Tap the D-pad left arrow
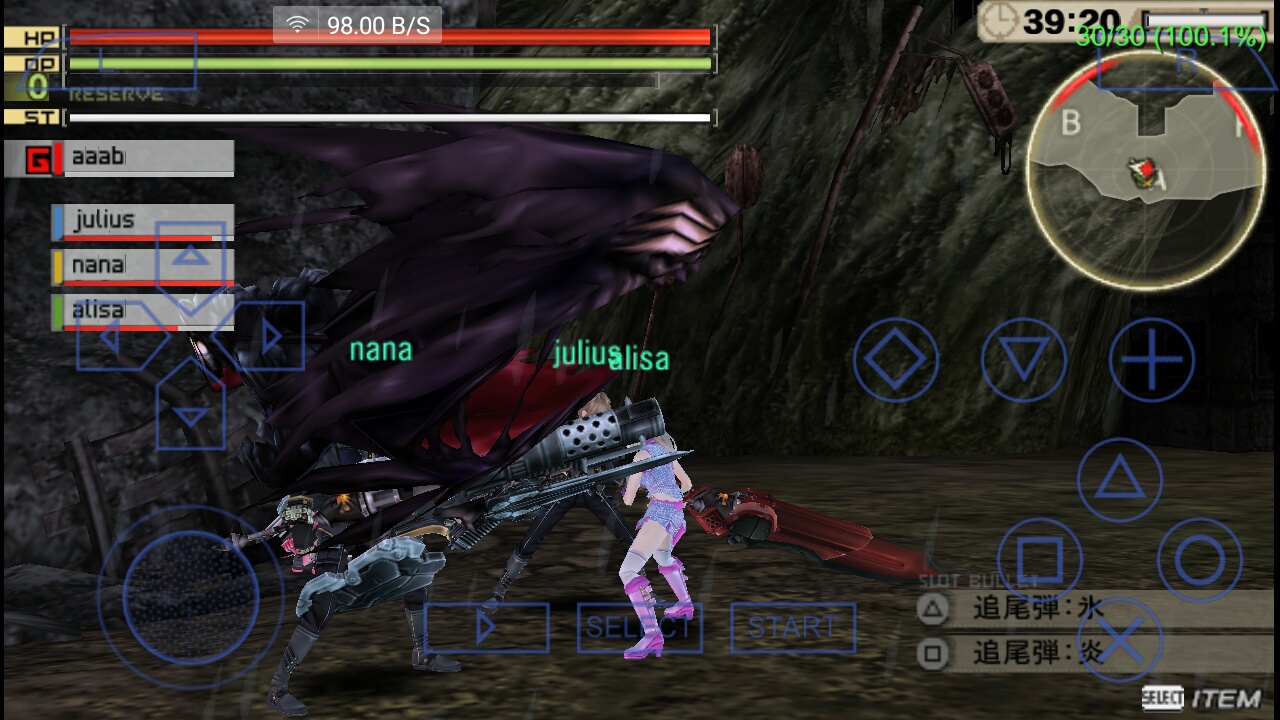The width and height of the screenshot is (1280, 720). tap(112, 337)
